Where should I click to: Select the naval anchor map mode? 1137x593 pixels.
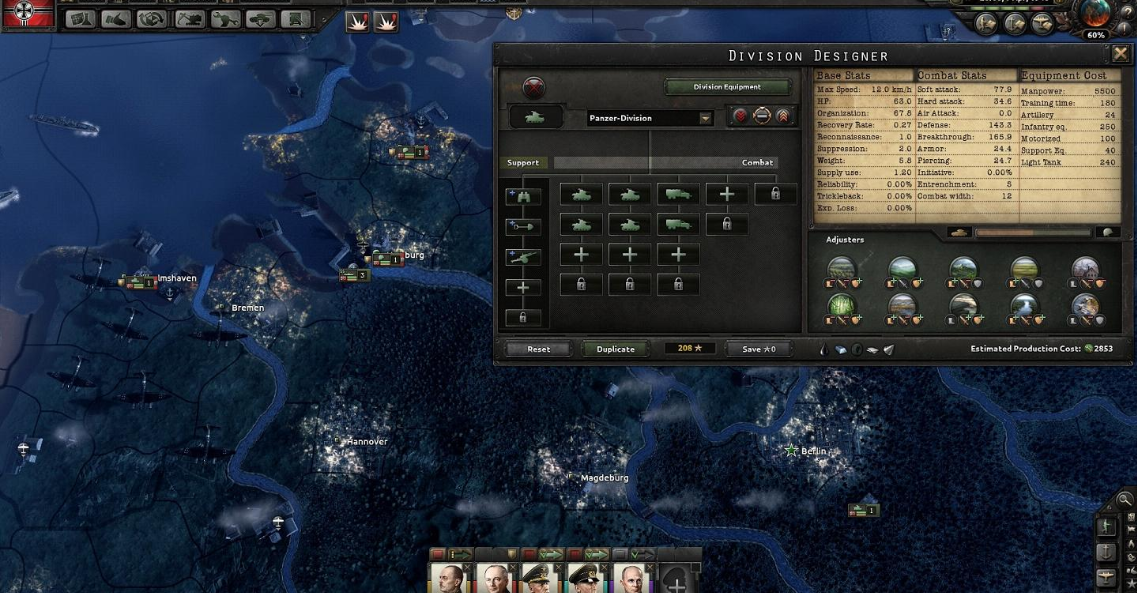pos(1106,552)
